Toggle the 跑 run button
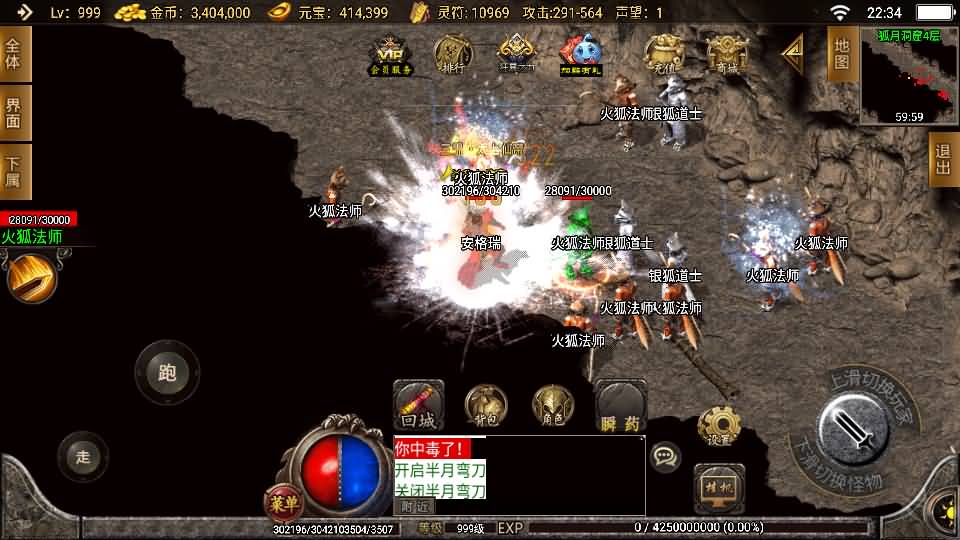 tap(167, 373)
